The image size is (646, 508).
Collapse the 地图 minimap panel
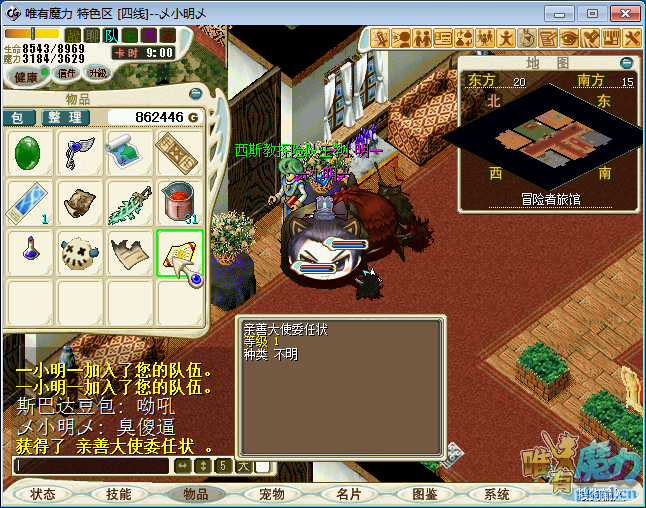(x=627, y=62)
